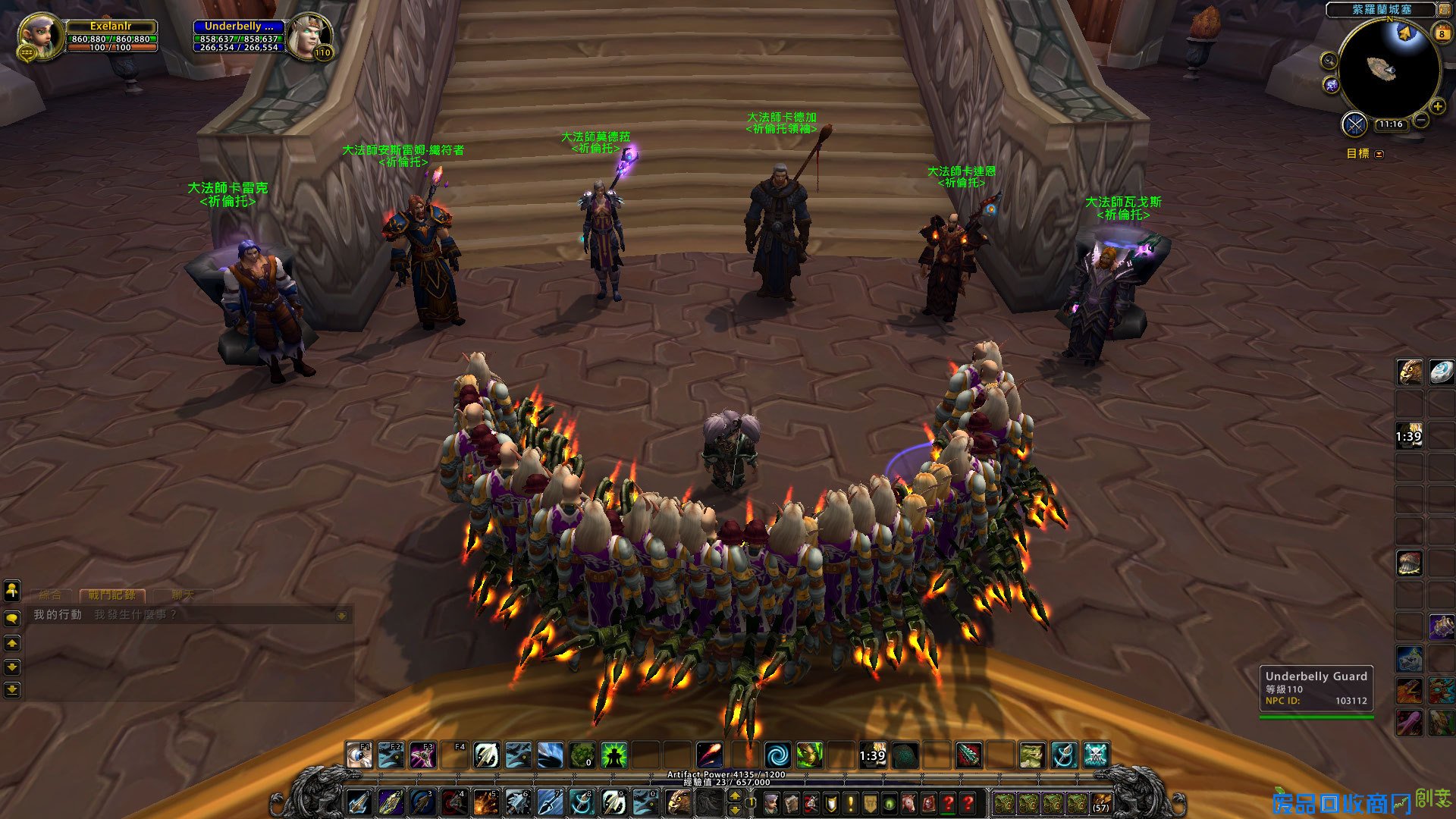Open the minimap tracking magnifier button
Screen dimensions: 1456x819
pyautogui.click(x=1329, y=61)
